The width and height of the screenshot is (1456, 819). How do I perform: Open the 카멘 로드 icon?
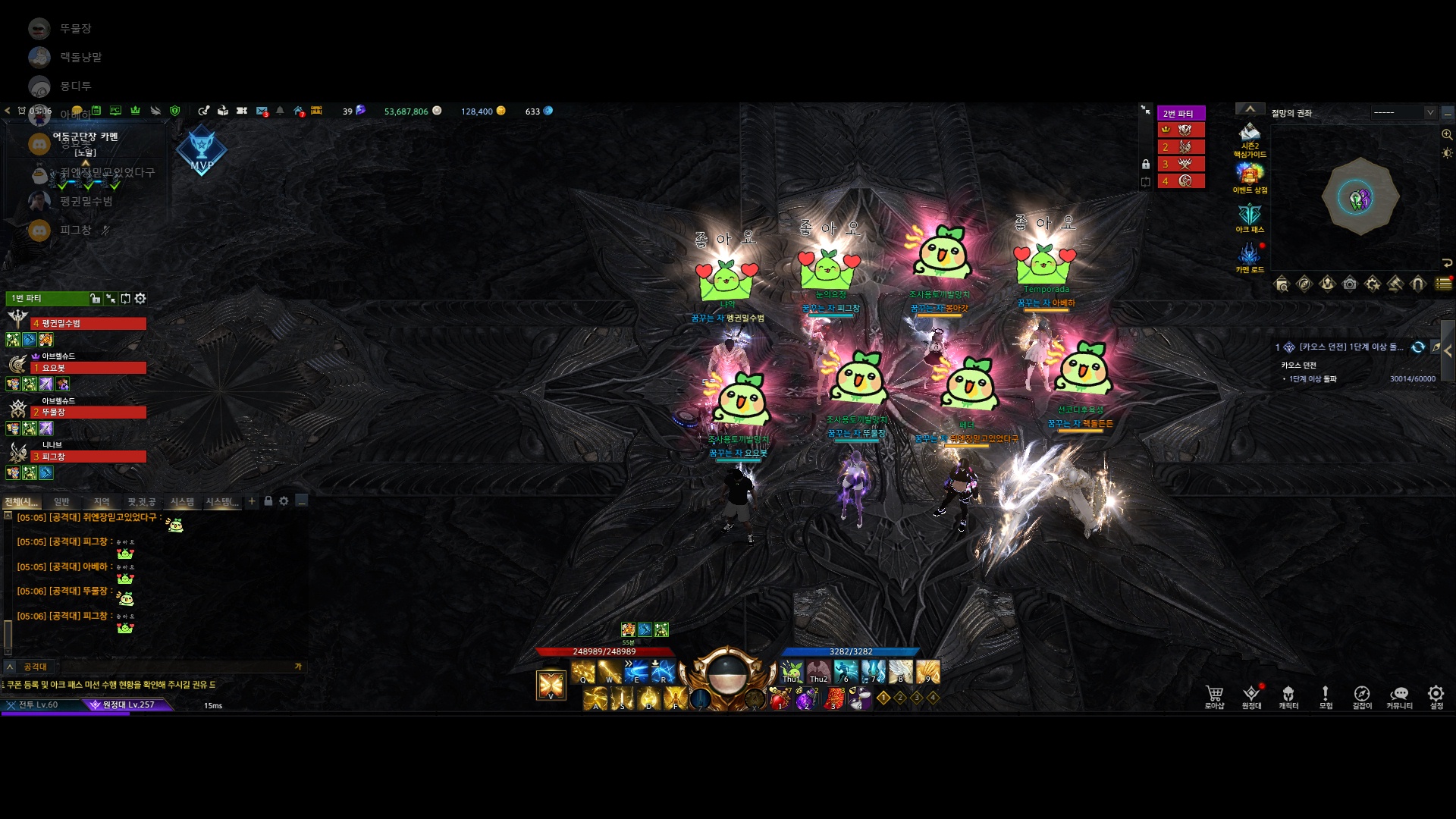(1250, 257)
